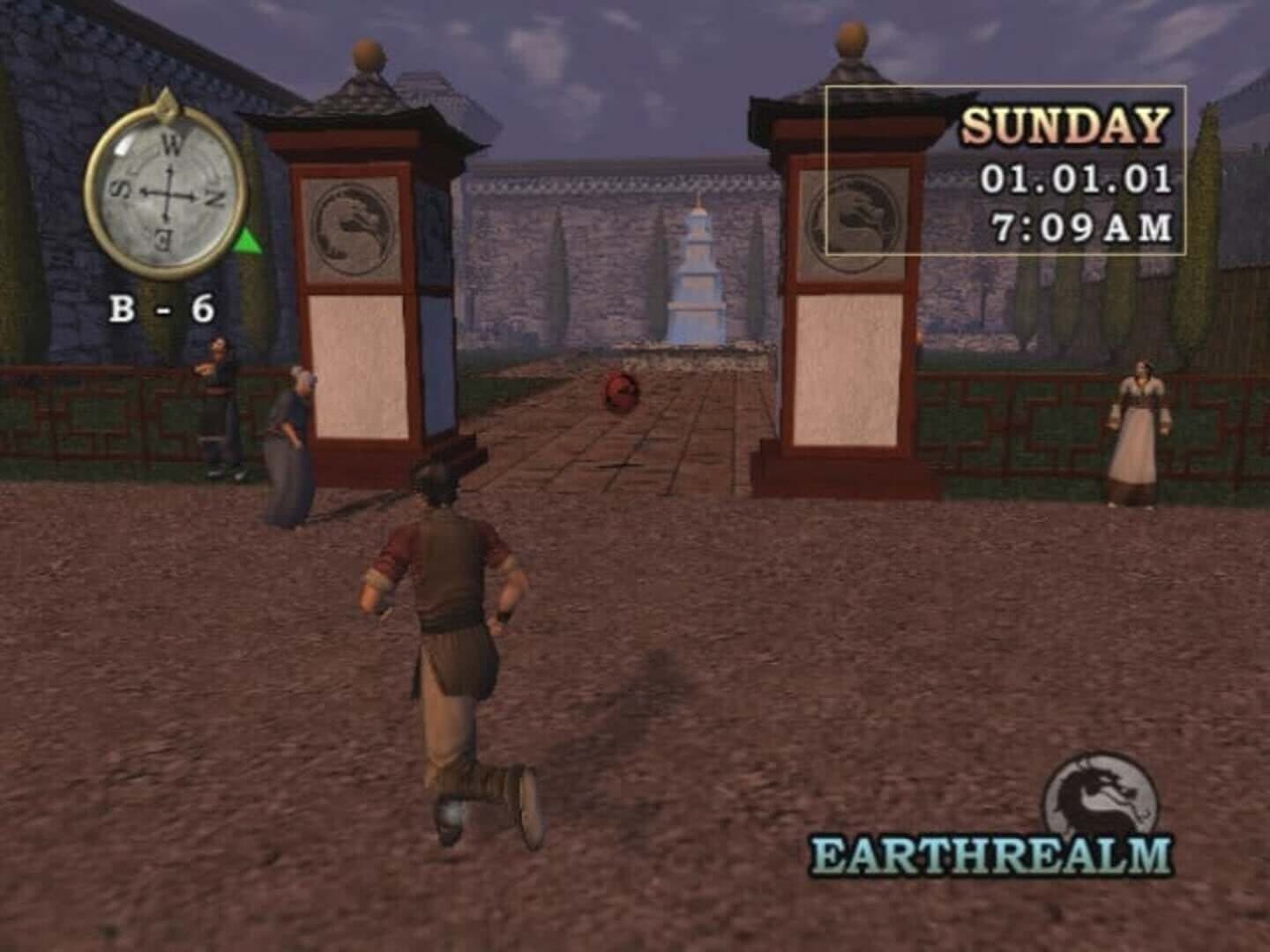Click the 7:09 AM time display

(x=1083, y=227)
